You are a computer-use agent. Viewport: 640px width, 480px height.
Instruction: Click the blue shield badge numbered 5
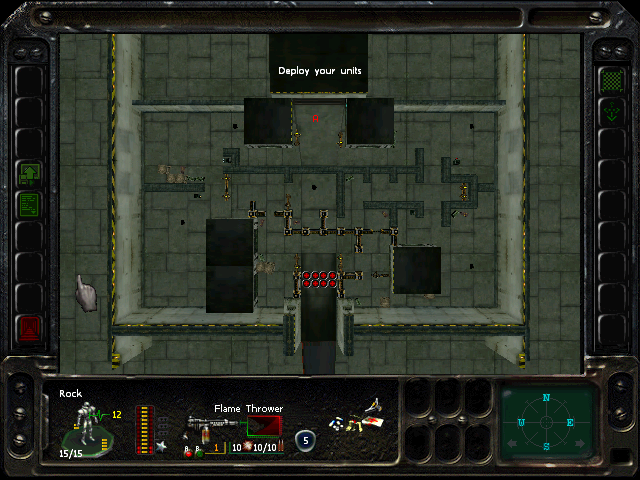[305, 440]
